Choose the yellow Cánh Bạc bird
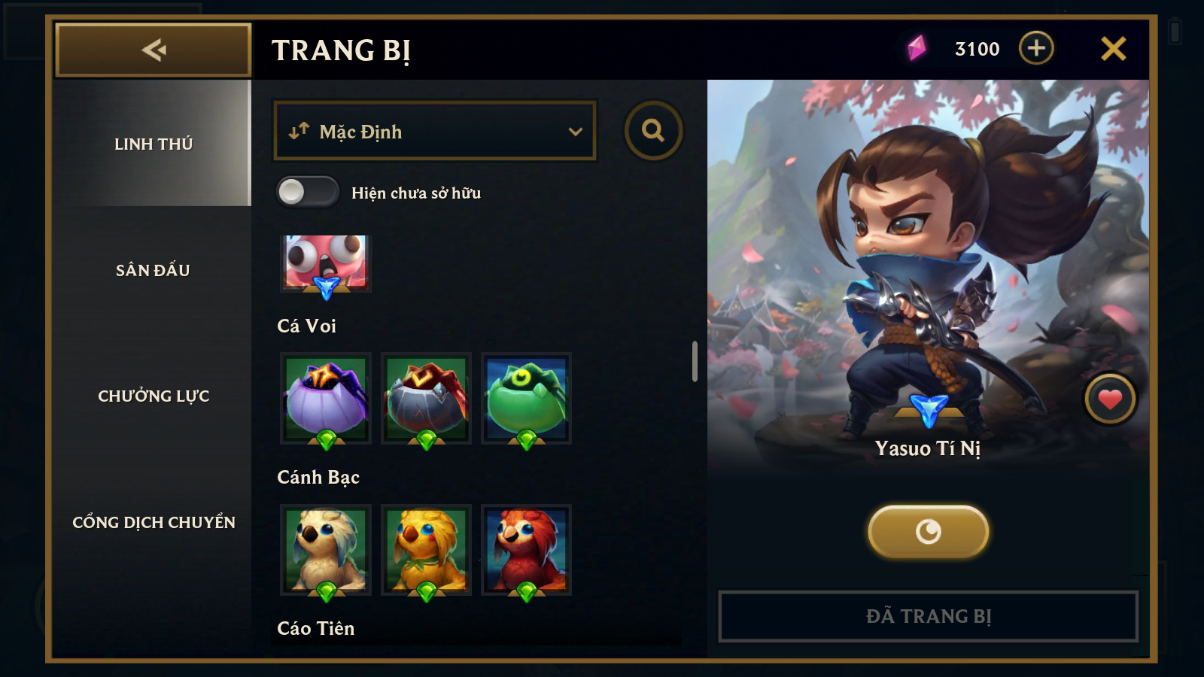Screen dimensions: 1204x677 (426, 549)
